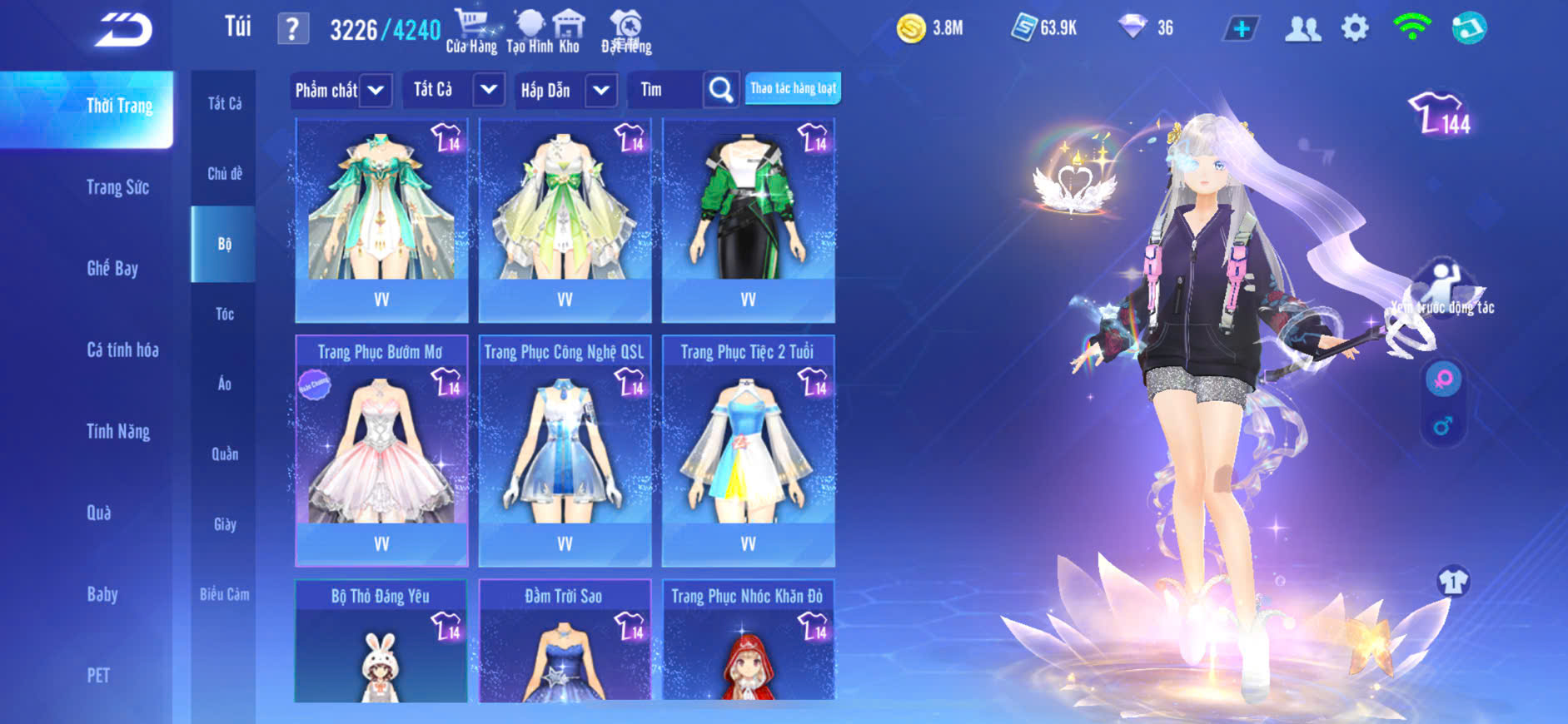Screen dimensions: 1568x724
Task: Show the Tóc subcategory
Action: pos(224,314)
